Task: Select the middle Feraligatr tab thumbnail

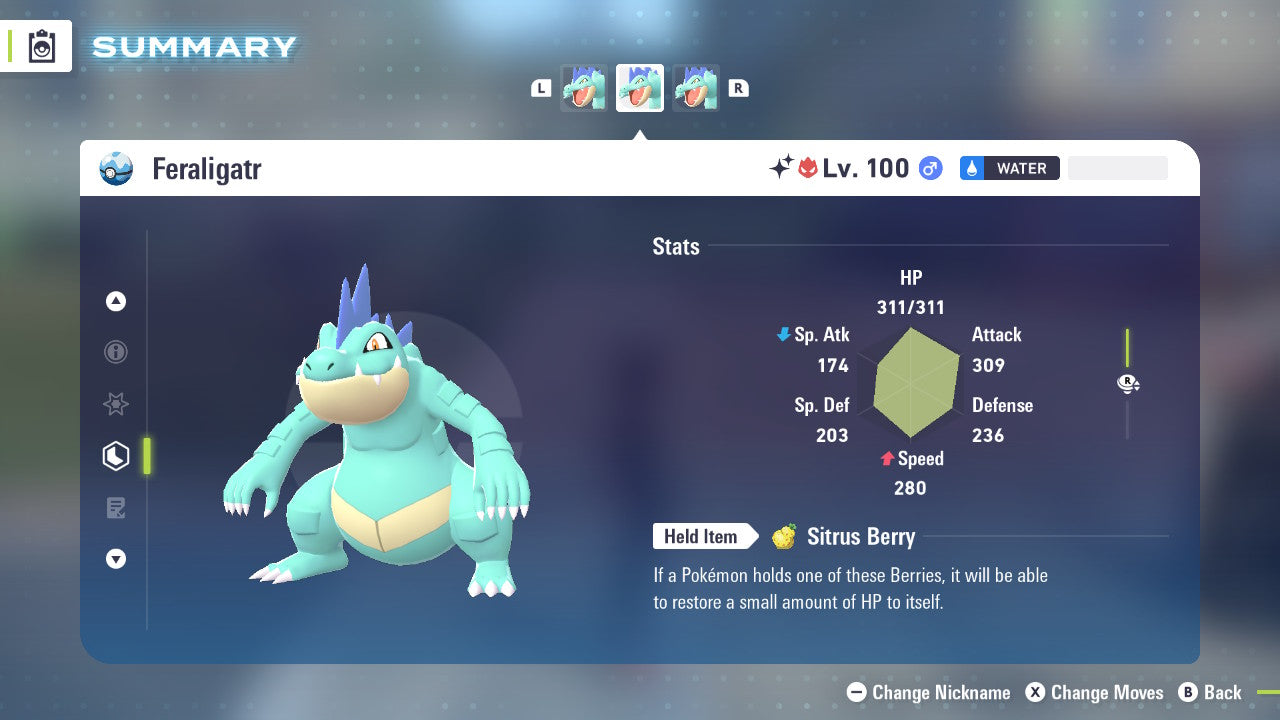Action: [639, 87]
